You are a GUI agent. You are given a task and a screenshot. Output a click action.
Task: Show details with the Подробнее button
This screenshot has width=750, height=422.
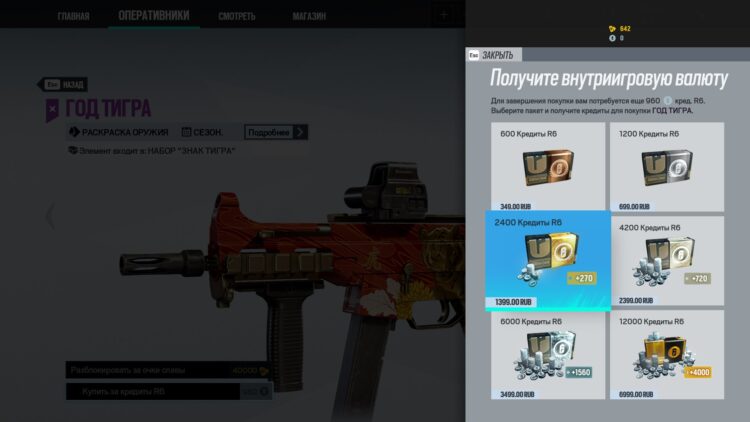pyautogui.click(x=276, y=132)
